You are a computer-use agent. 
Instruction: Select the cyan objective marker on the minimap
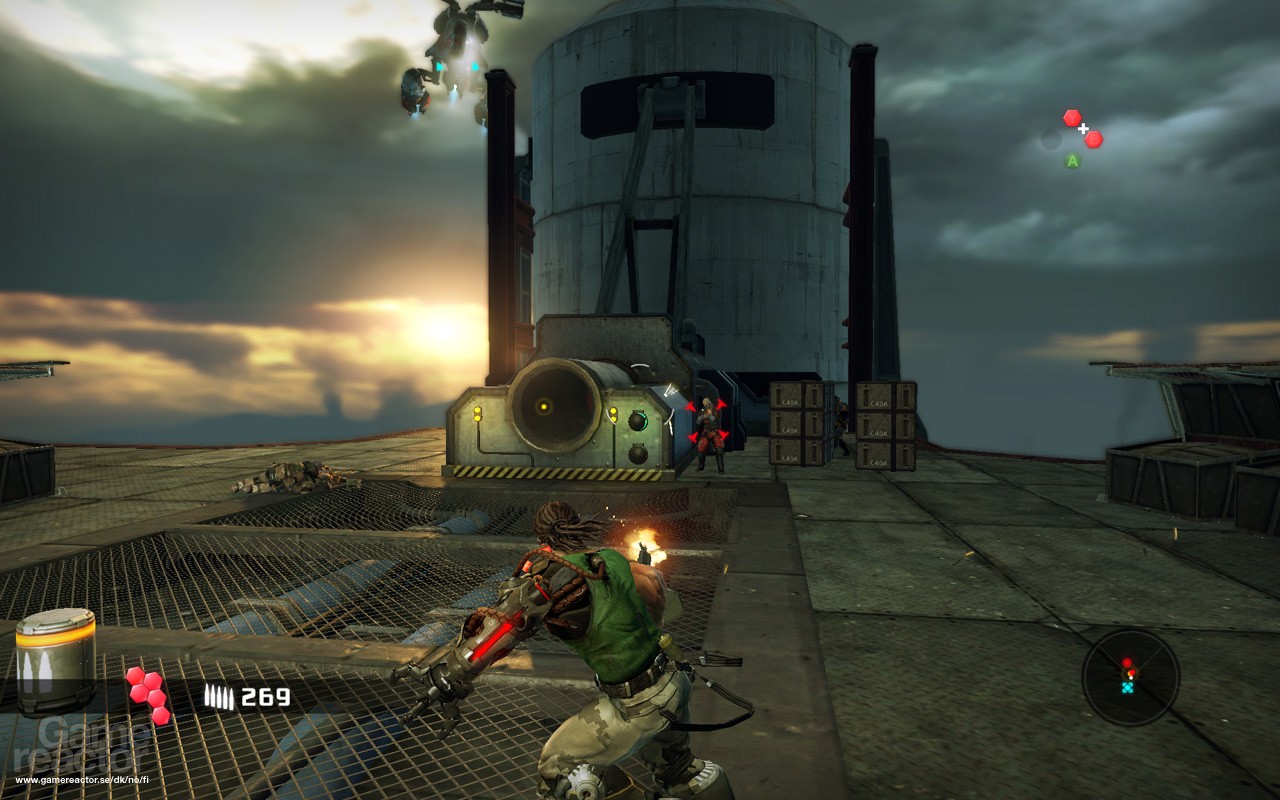(1128, 687)
